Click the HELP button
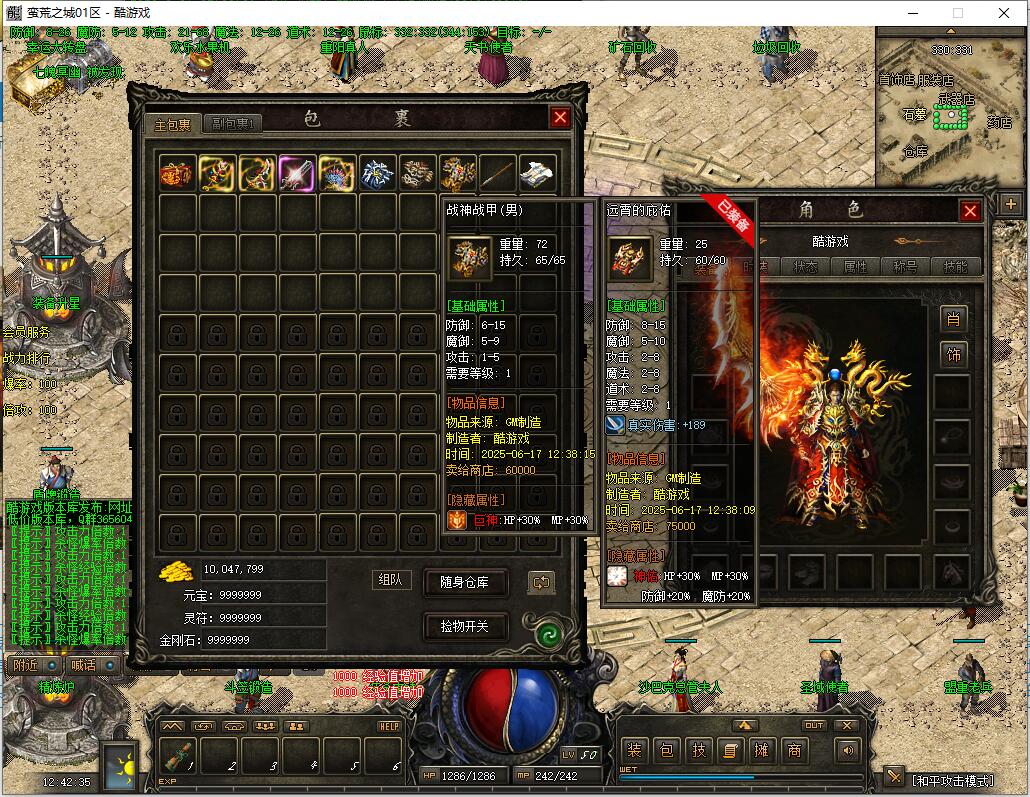This screenshot has height=797, width=1030. [x=388, y=726]
